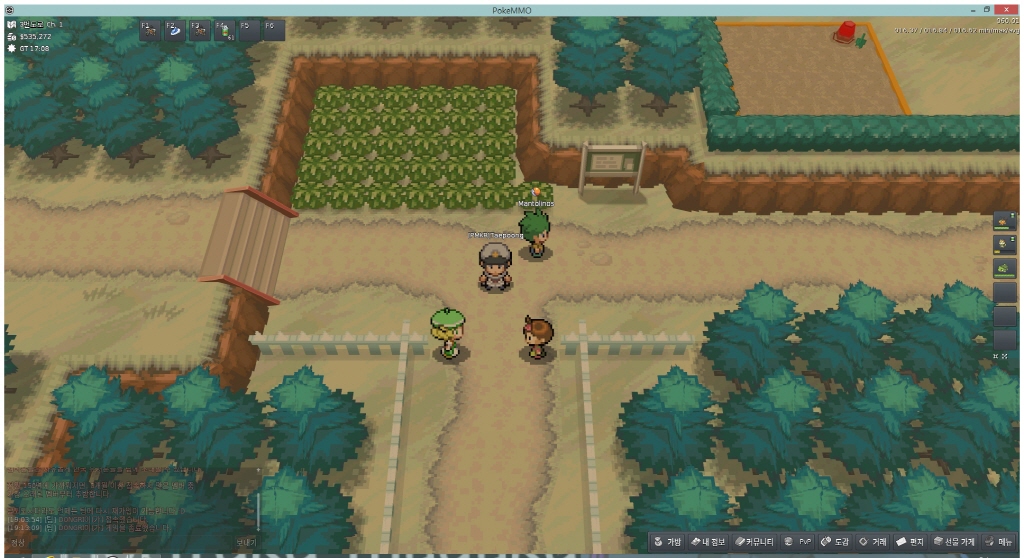Use the F4 hotbar item with count 61

(224, 30)
